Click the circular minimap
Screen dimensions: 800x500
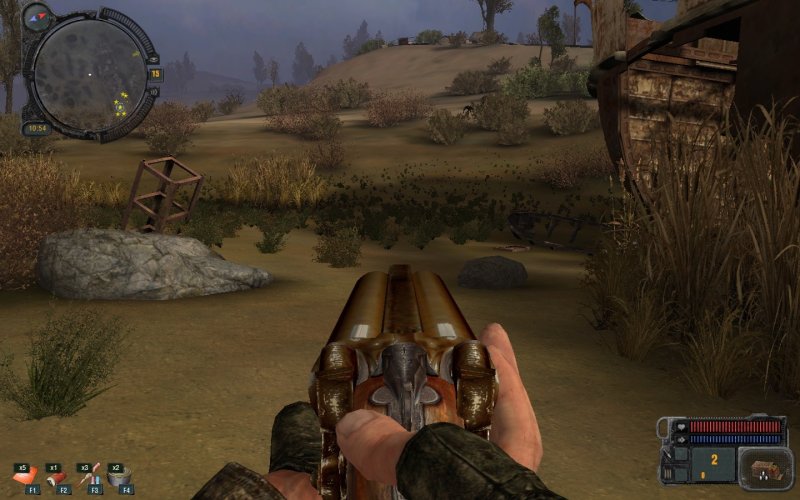click(88, 74)
